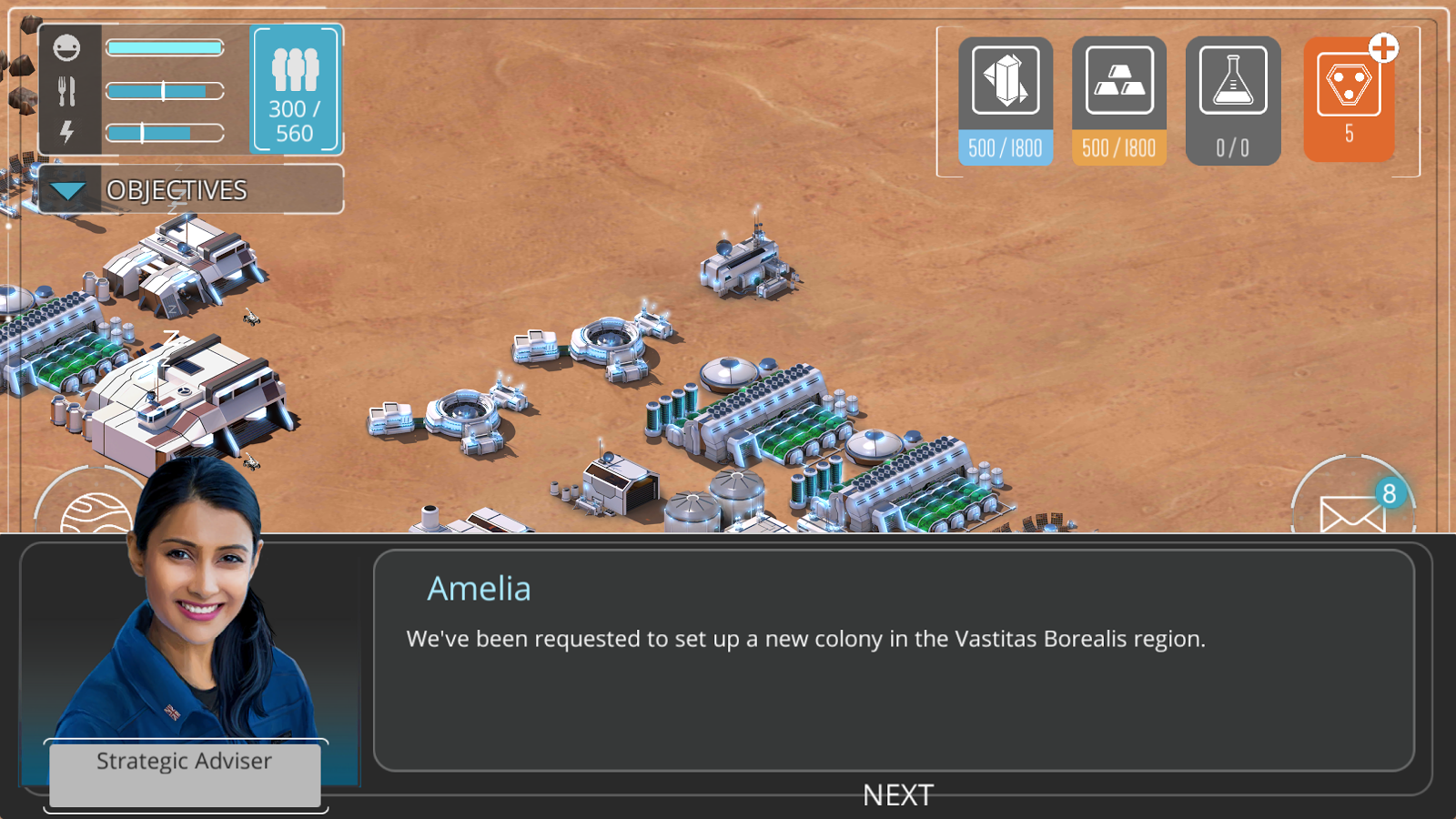Open the population 300 / 560 panel
Screen dimensions: 1456x819
[x=295, y=90]
